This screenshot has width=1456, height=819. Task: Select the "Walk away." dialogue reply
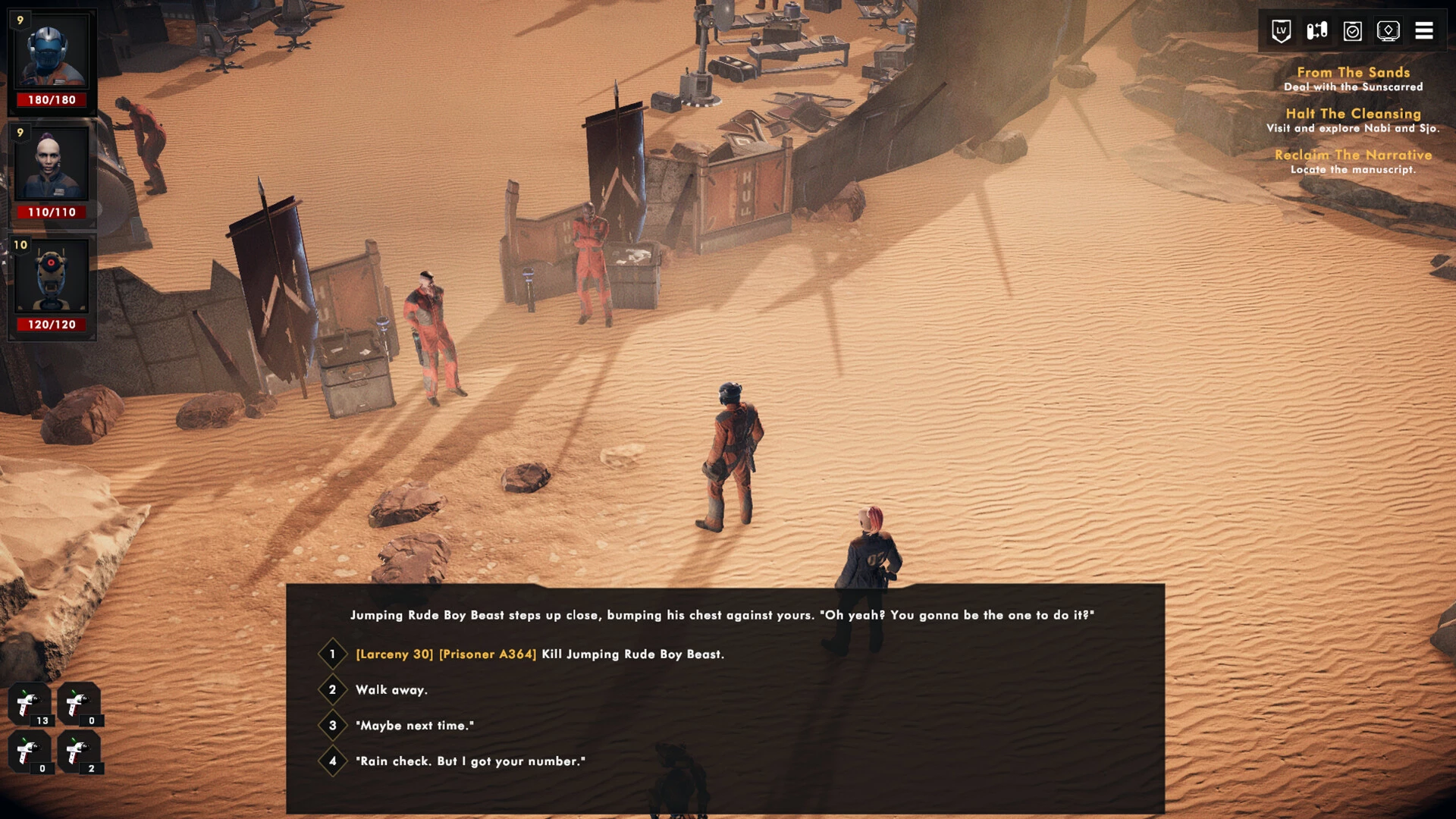tap(391, 690)
